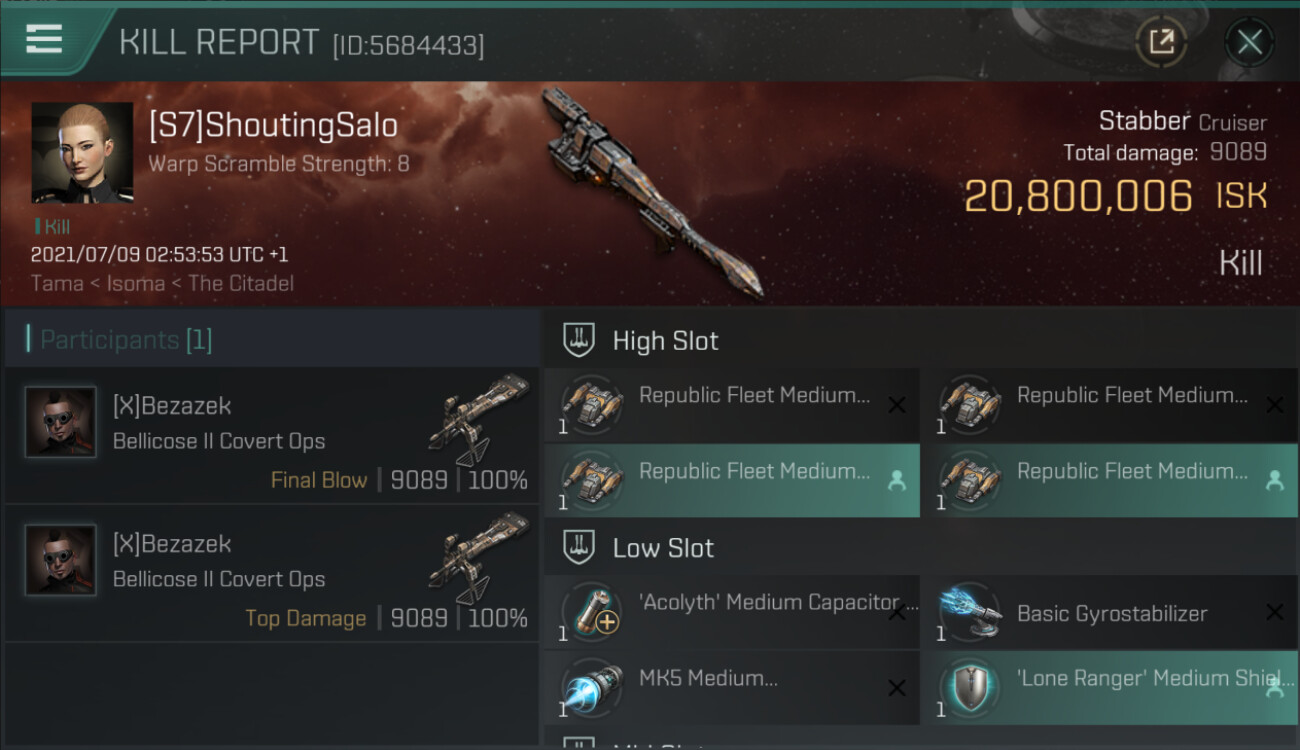Select the Basic Gyrostabilizer module
1300x750 pixels.
(x=1109, y=612)
